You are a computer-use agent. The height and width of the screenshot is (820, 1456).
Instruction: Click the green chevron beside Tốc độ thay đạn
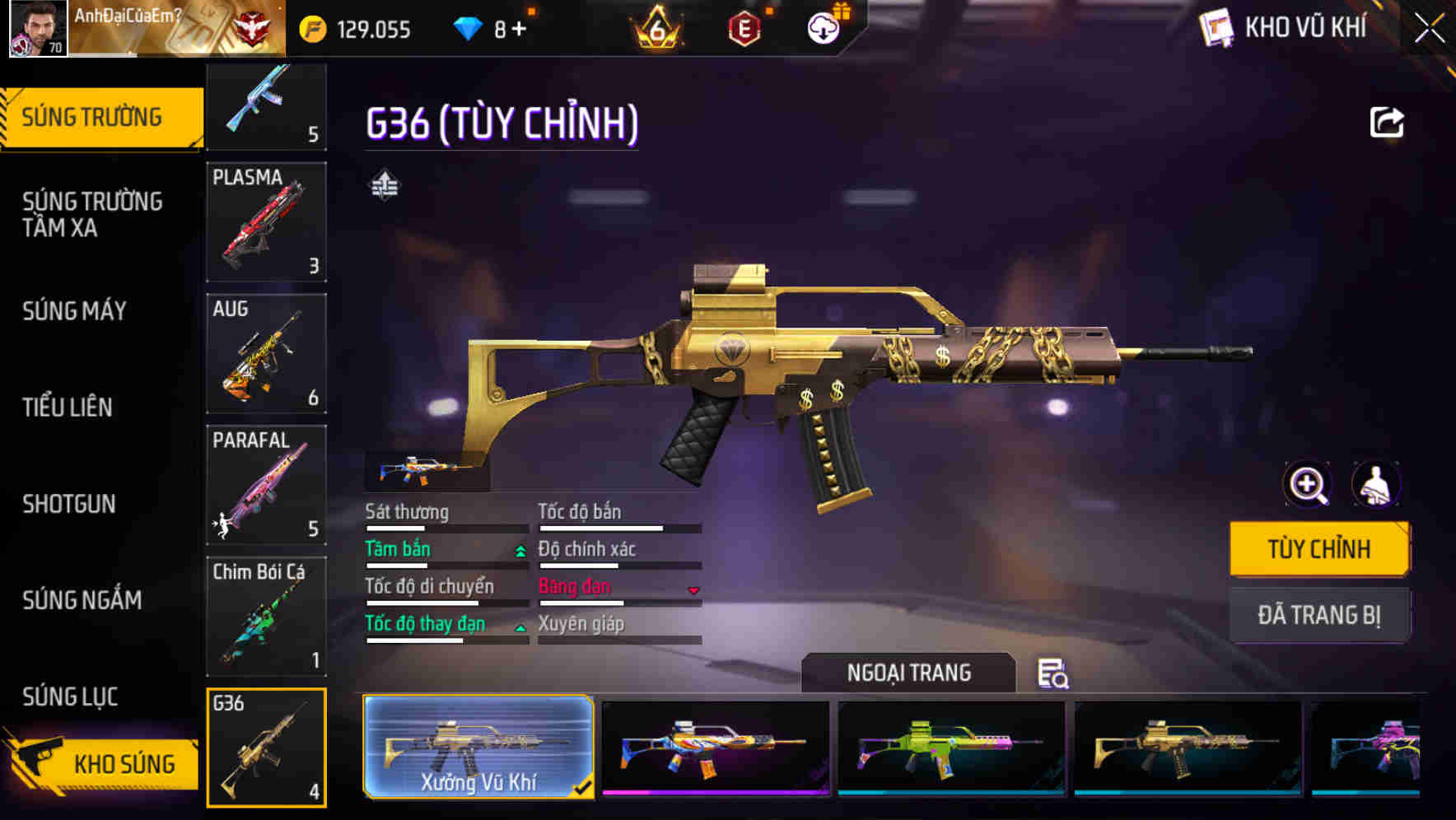tap(520, 627)
